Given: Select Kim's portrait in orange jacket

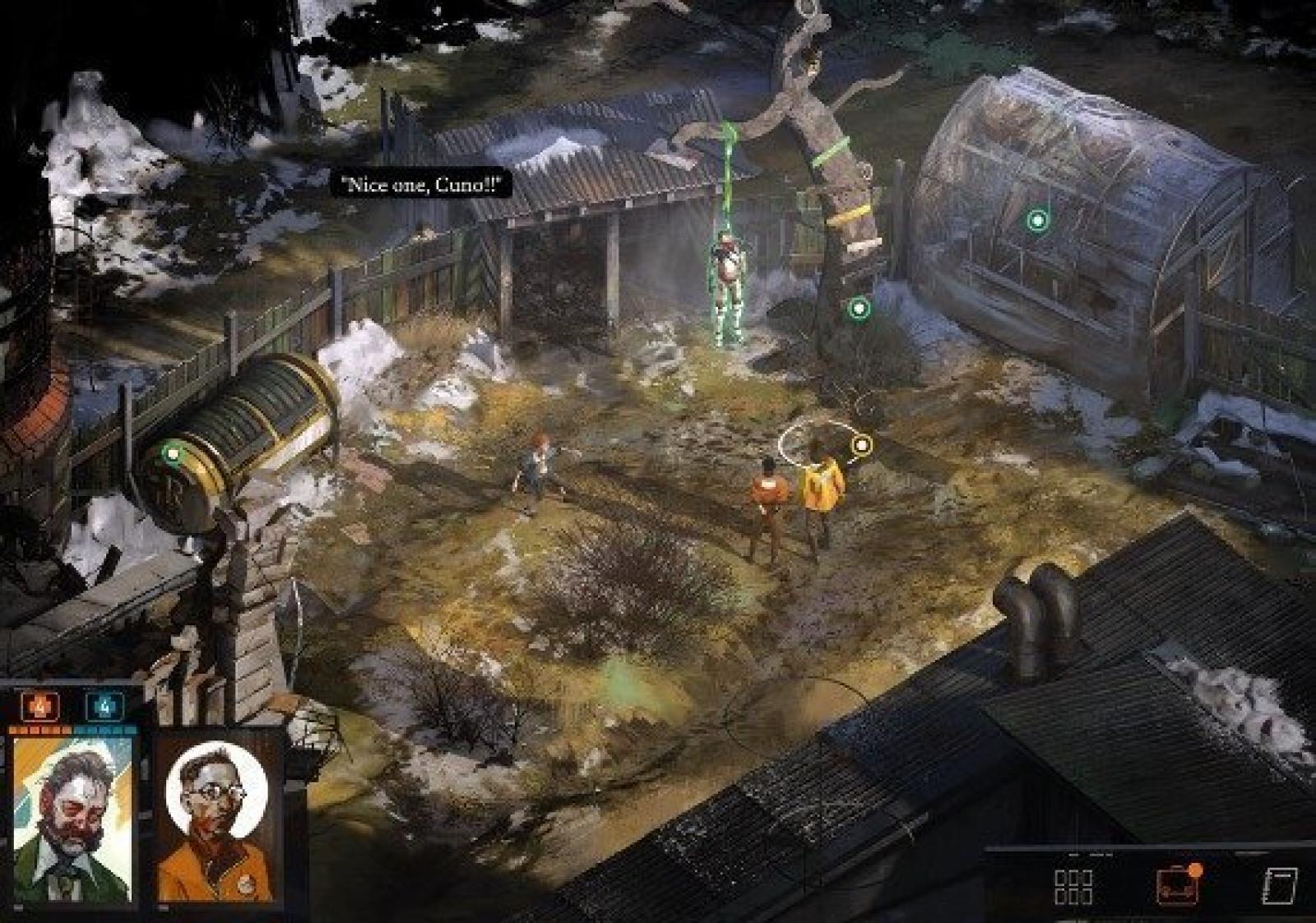Looking at the screenshot, I should [x=217, y=819].
